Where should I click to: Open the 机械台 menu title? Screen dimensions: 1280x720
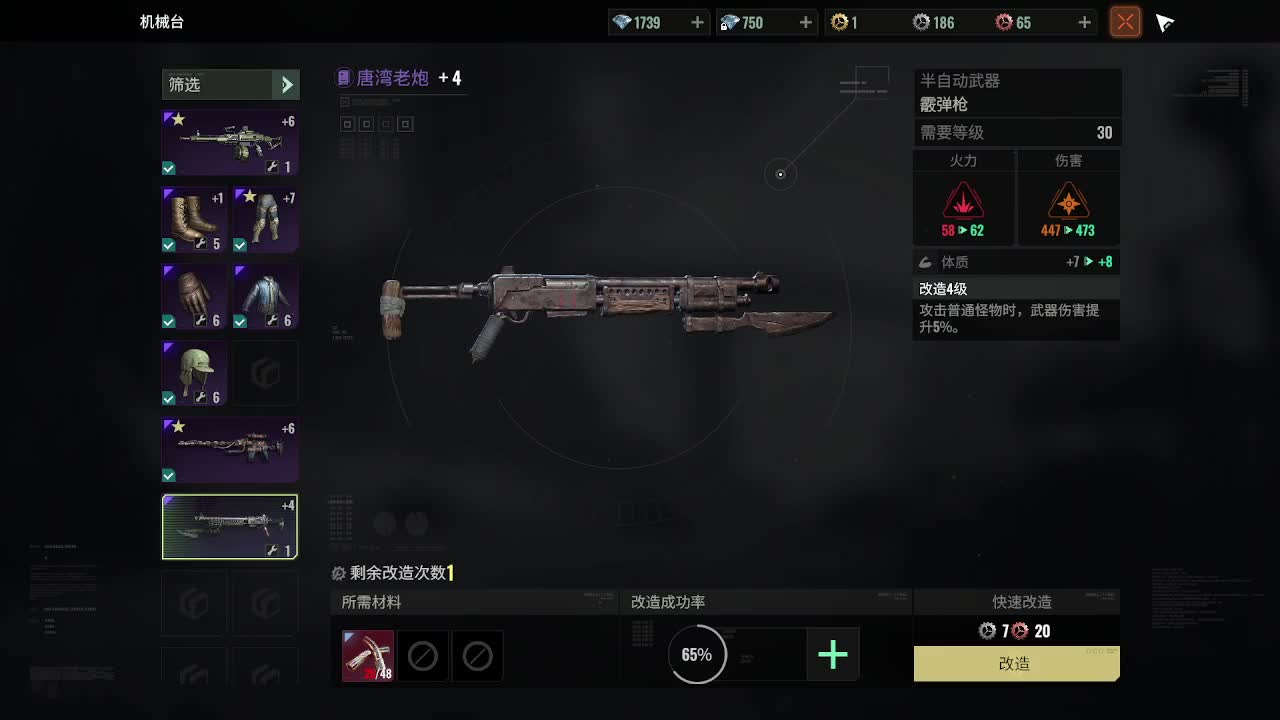click(162, 21)
